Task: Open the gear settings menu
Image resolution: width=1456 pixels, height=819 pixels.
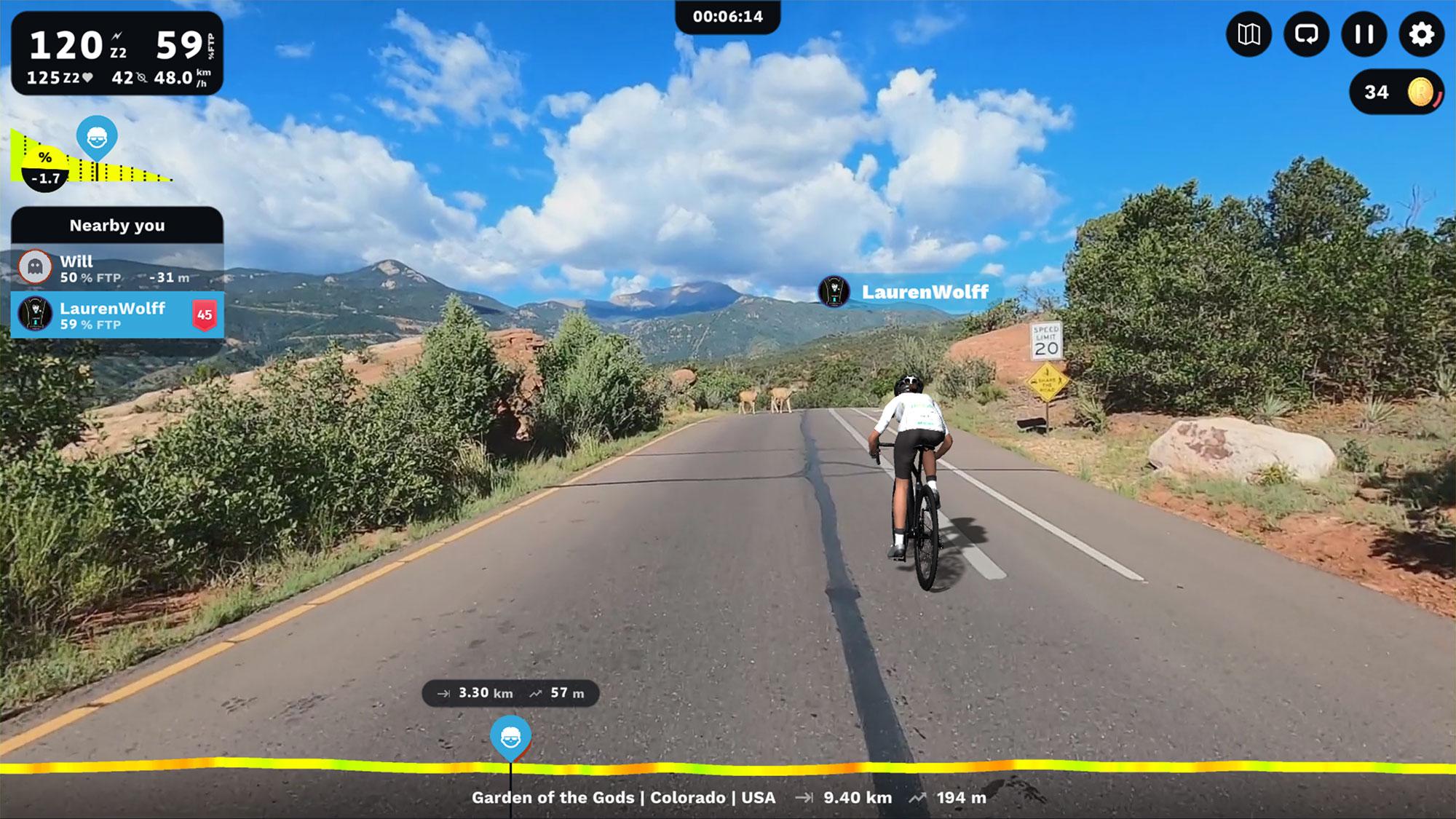Action: 1421,34
